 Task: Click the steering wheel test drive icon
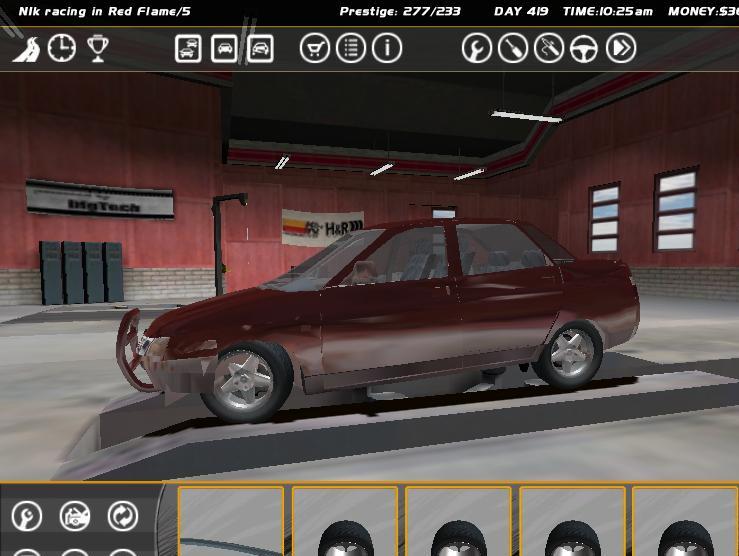(585, 48)
